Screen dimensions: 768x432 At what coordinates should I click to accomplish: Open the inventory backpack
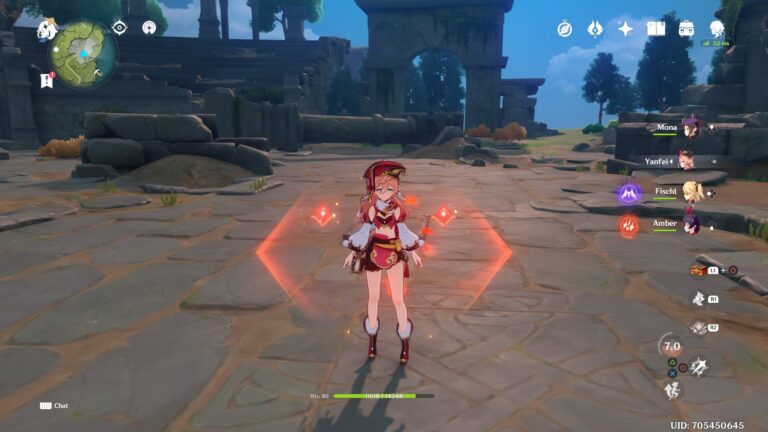point(686,29)
